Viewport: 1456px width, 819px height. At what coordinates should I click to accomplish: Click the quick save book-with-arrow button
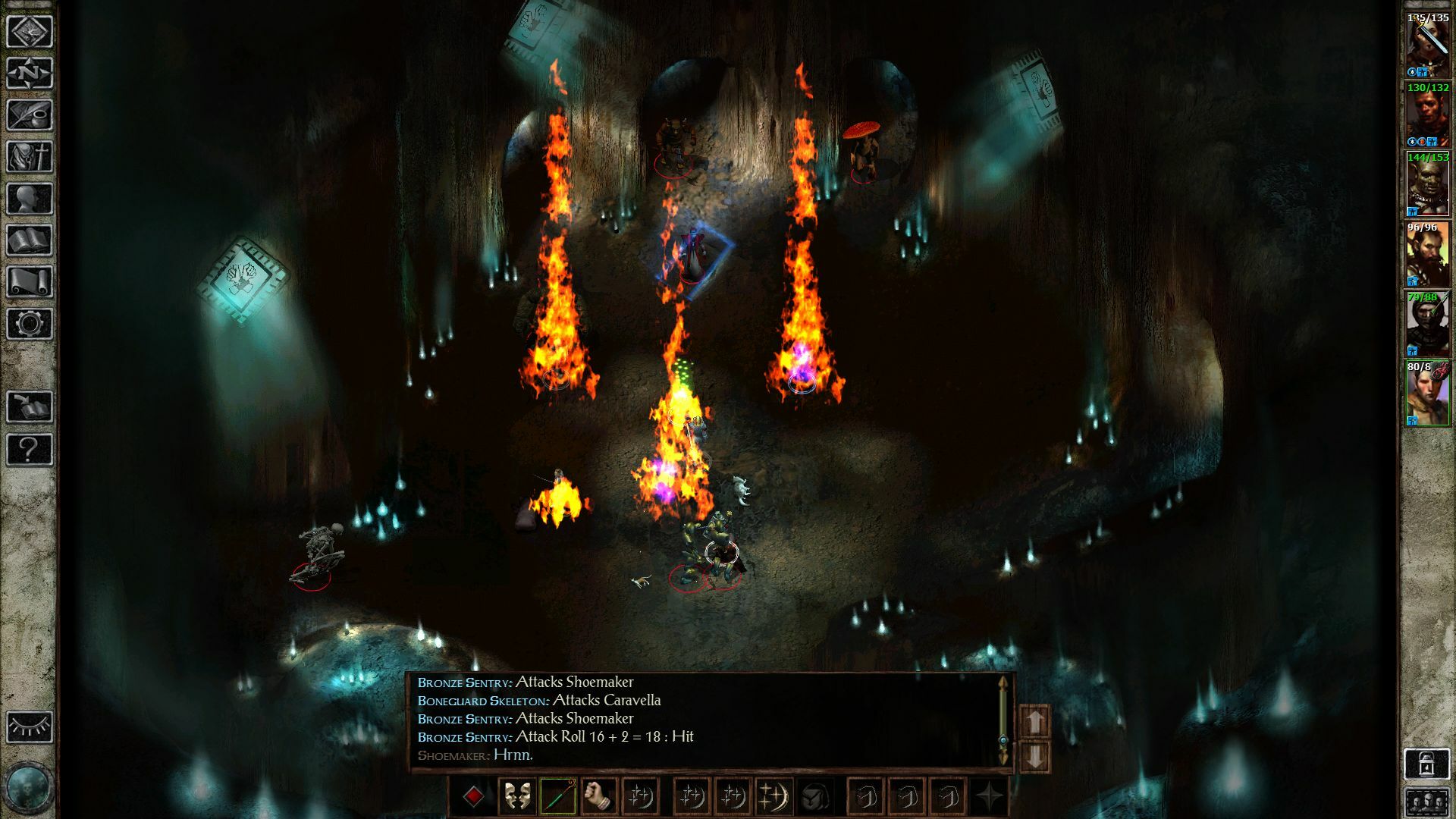[30, 407]
